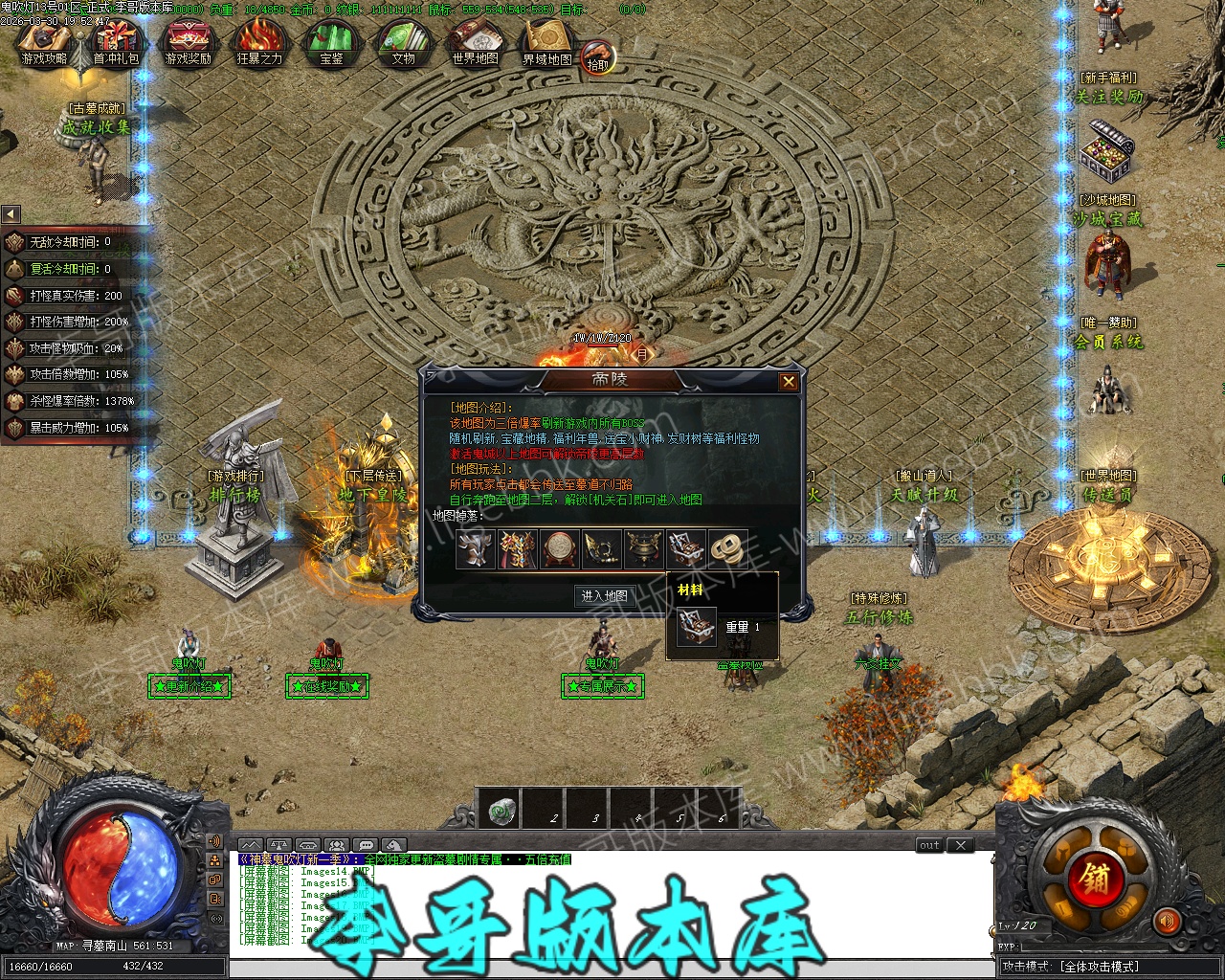Activate the 狂暴之力 flame icon
Viewport: 1225px width, 980px height.
259,44
